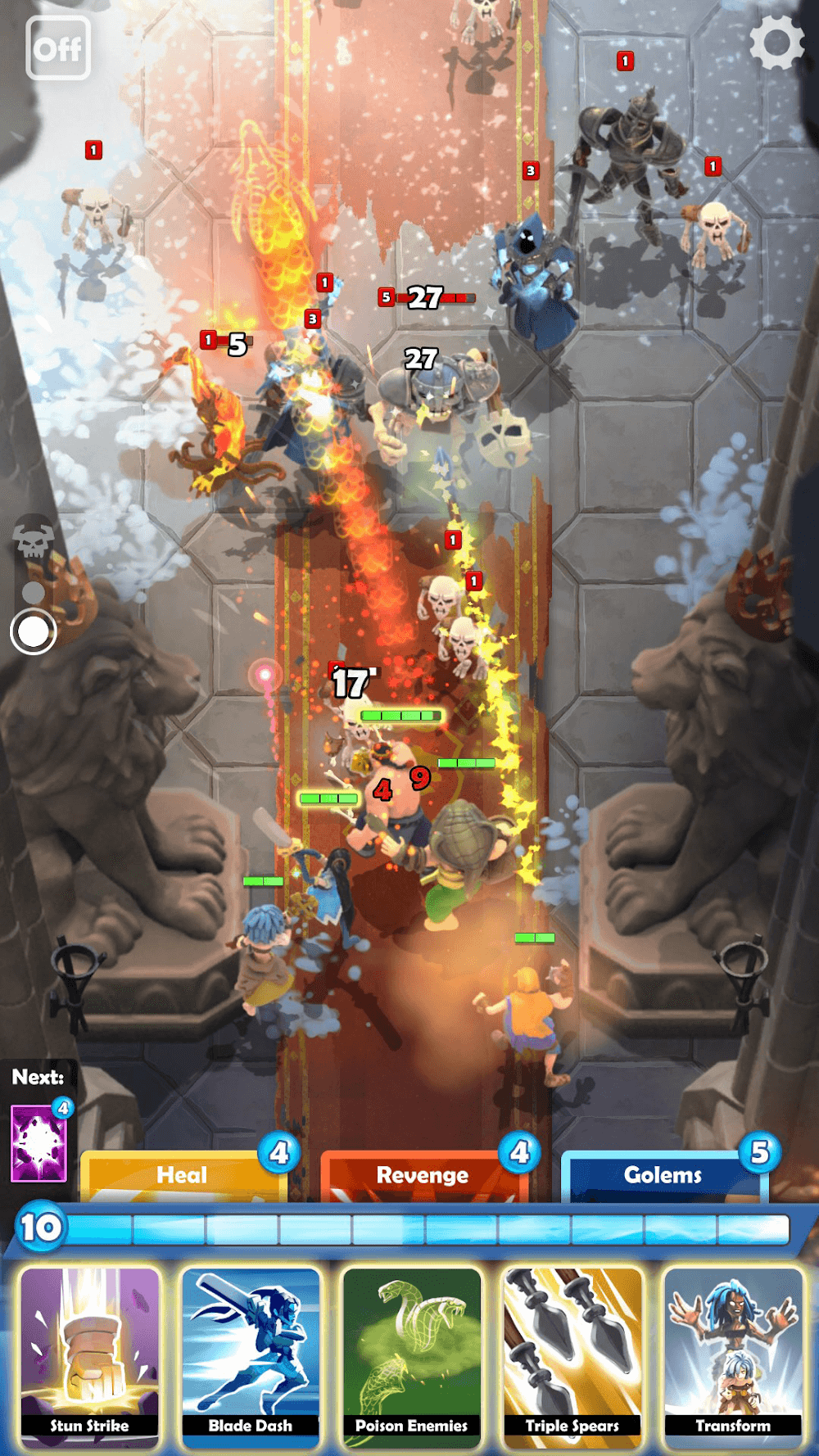Play the Transform card
Screen dimensions: 819x1456
(x=733, y=1354)
